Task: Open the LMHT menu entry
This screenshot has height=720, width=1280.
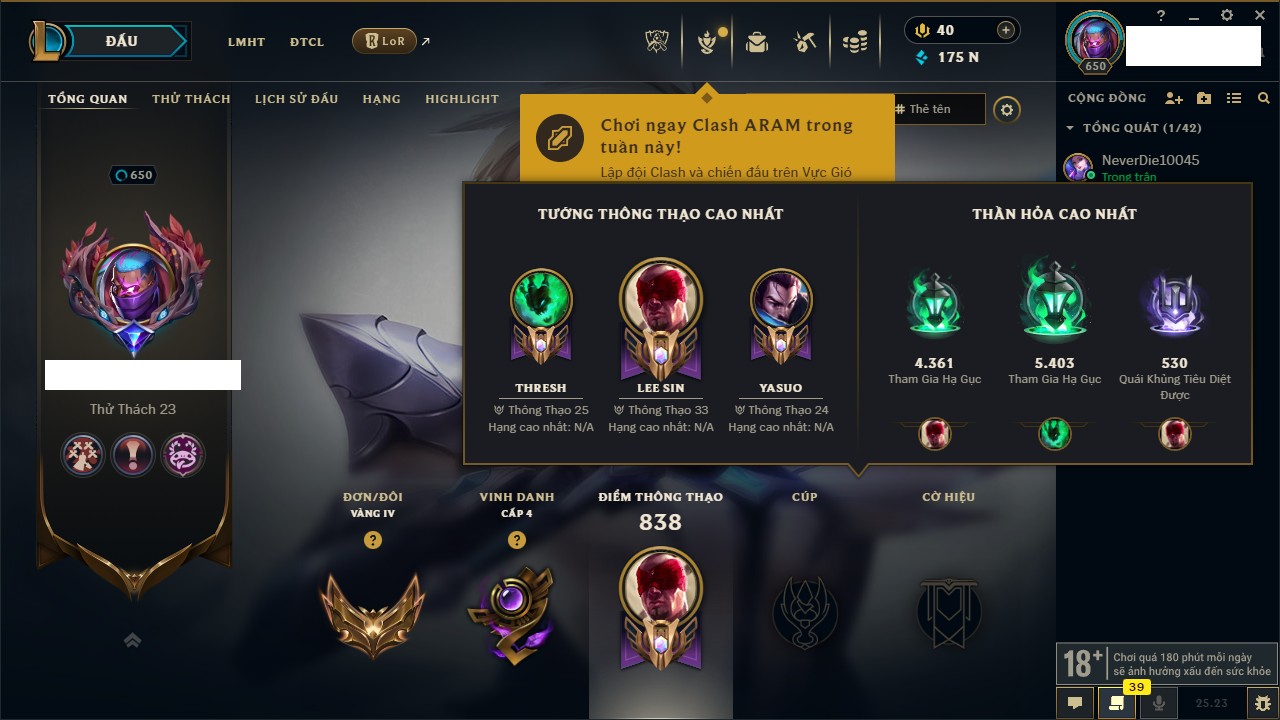Action: [x=246, y=42]
